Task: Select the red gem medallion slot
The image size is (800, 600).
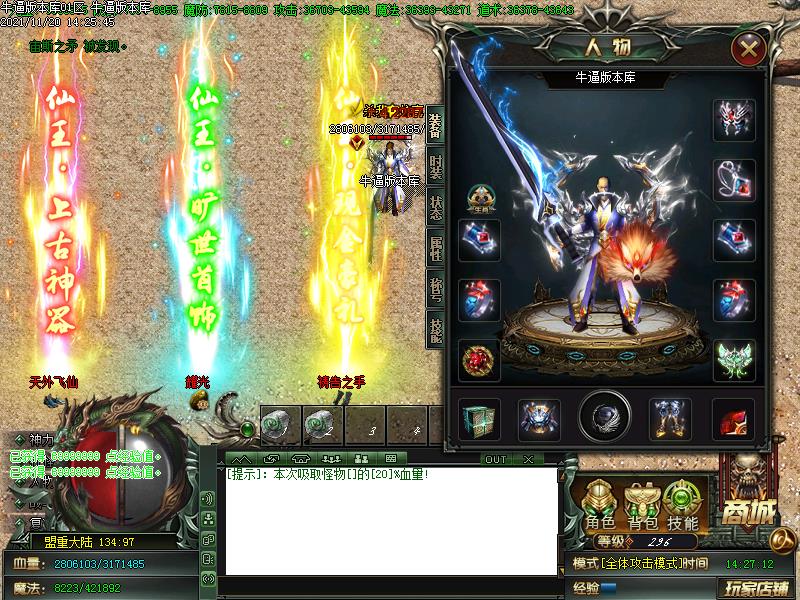Action: point(479,360)
